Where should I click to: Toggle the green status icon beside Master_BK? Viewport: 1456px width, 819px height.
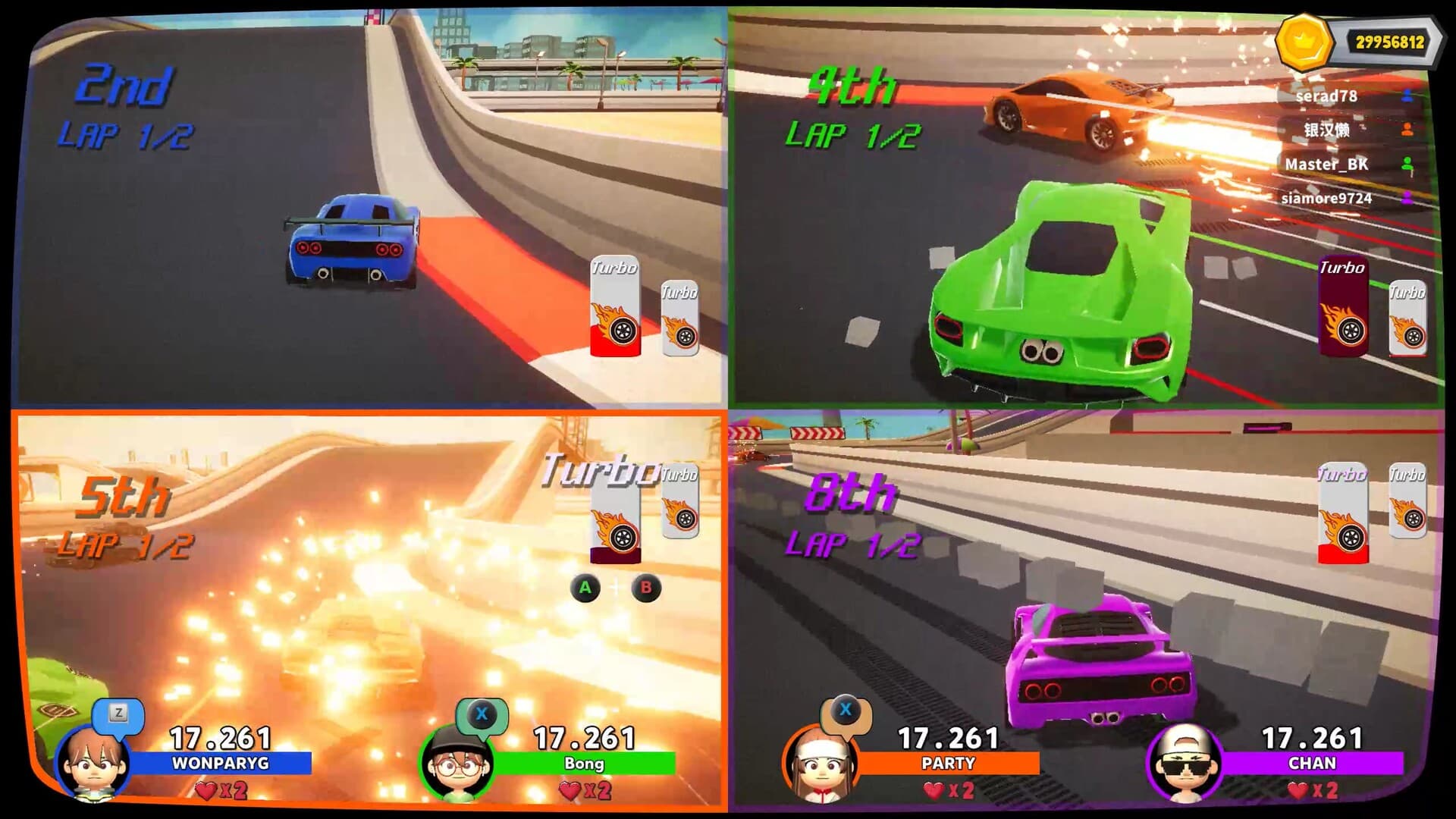[1407, 165]
